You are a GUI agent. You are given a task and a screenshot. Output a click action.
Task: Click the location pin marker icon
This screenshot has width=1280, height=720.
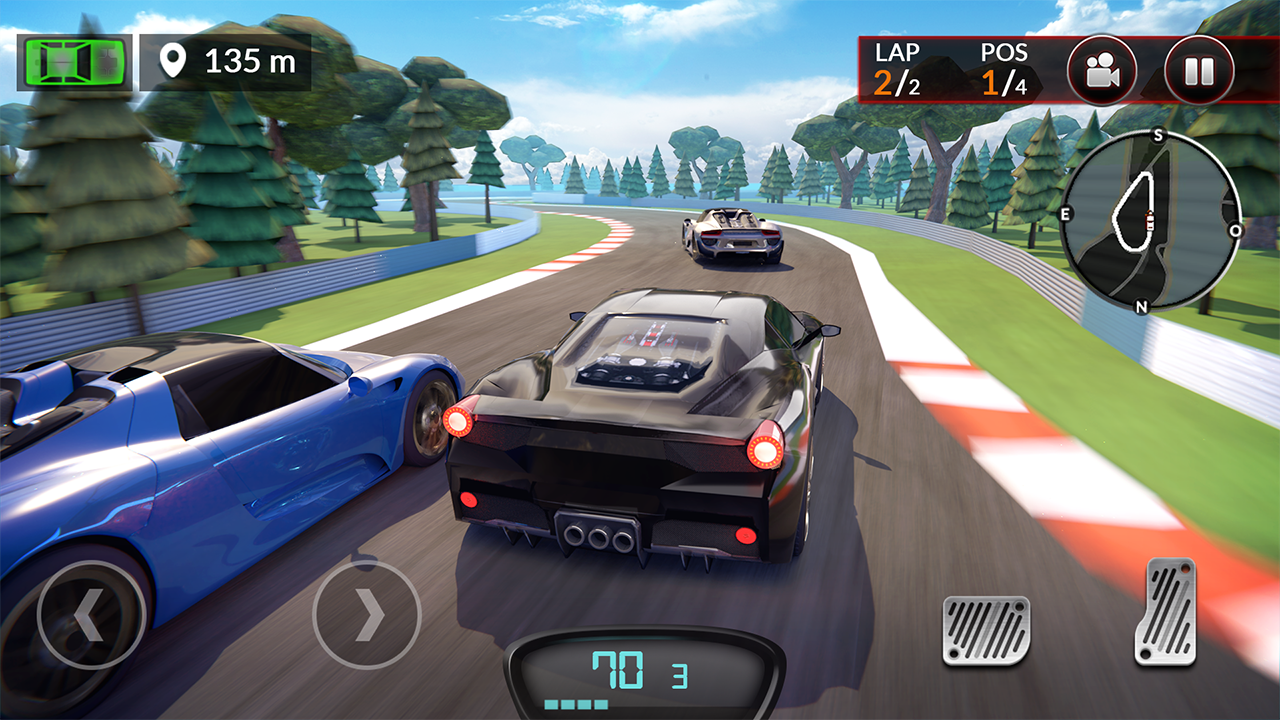coord(175,60)
